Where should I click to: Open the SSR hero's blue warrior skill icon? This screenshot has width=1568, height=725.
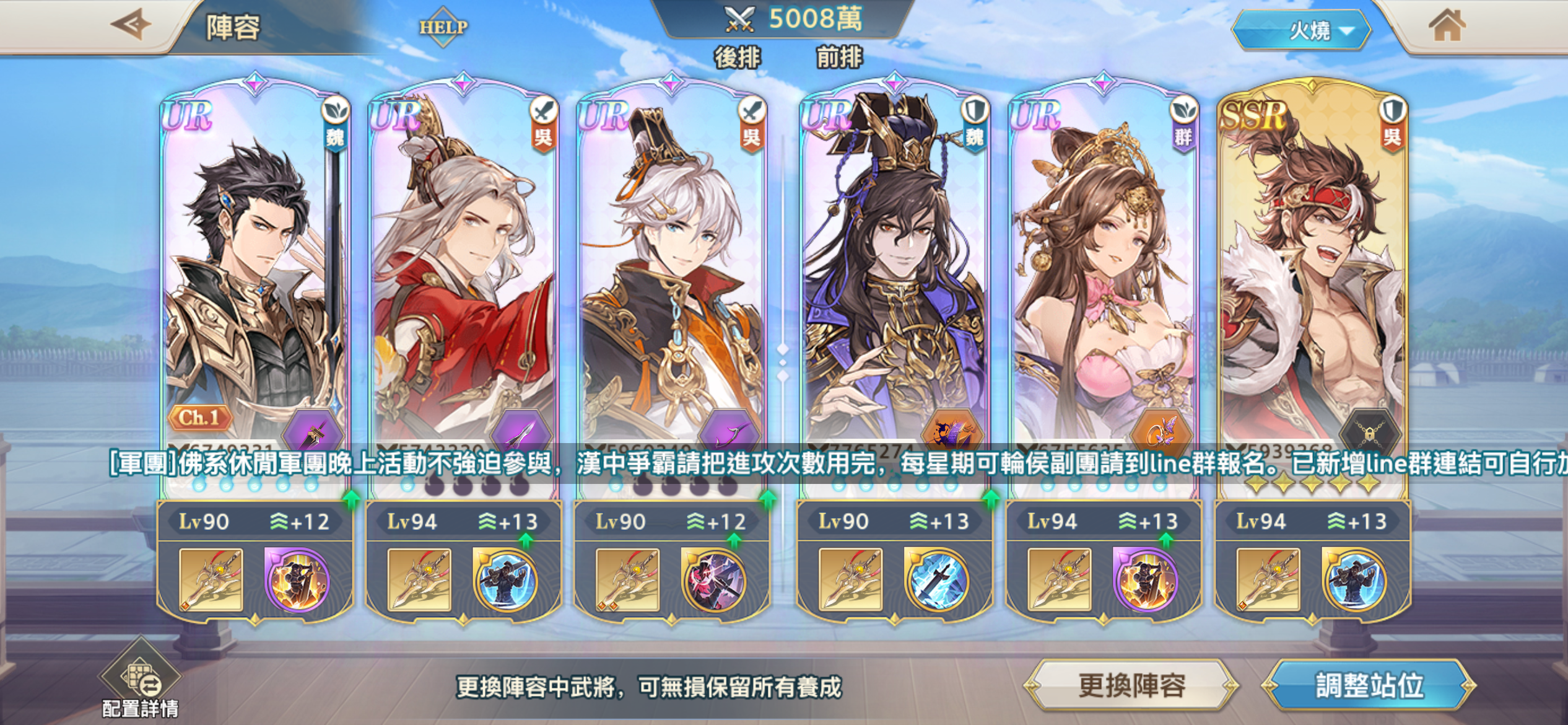point(1353,580)
